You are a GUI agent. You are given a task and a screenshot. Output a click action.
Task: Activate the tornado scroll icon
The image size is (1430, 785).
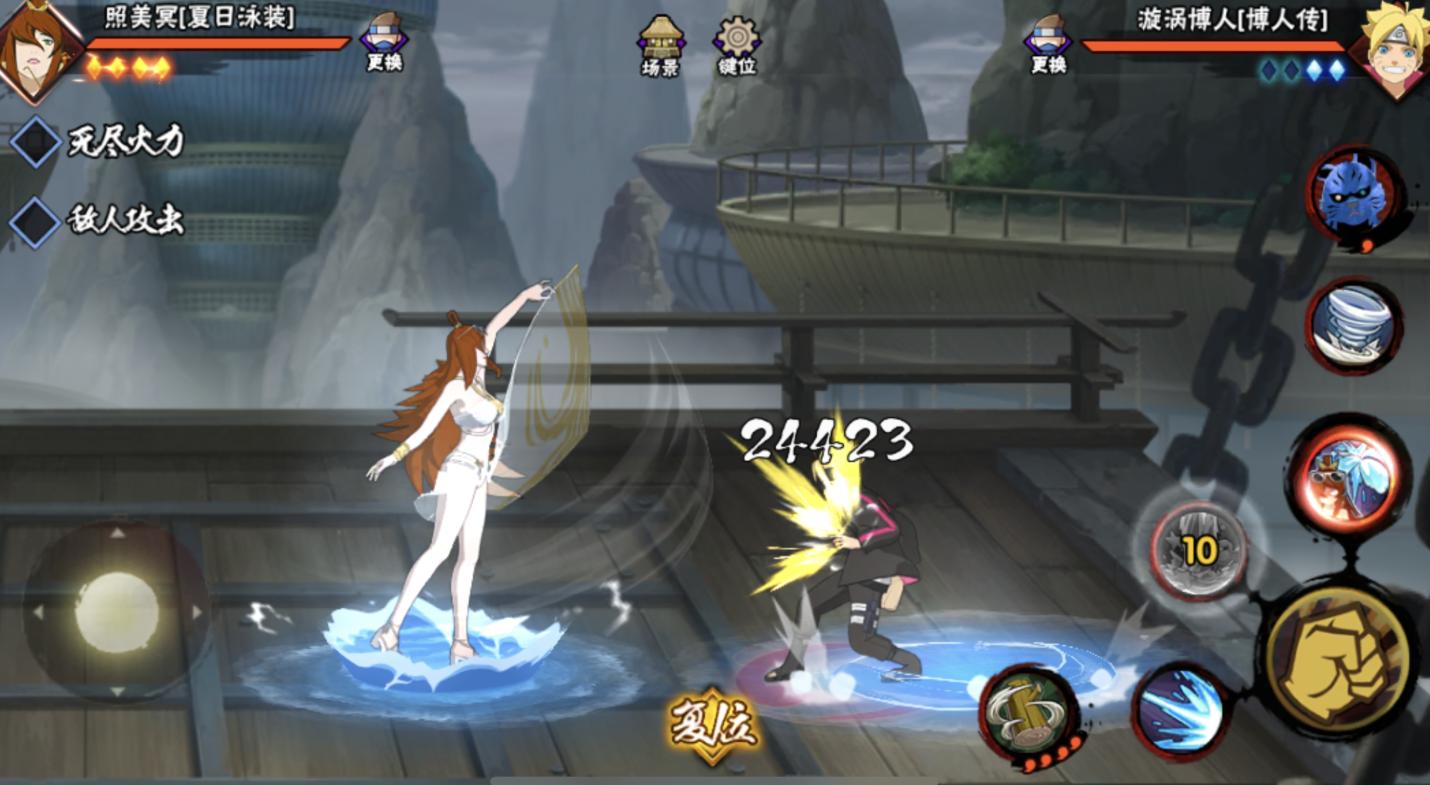click(1354, 326)
